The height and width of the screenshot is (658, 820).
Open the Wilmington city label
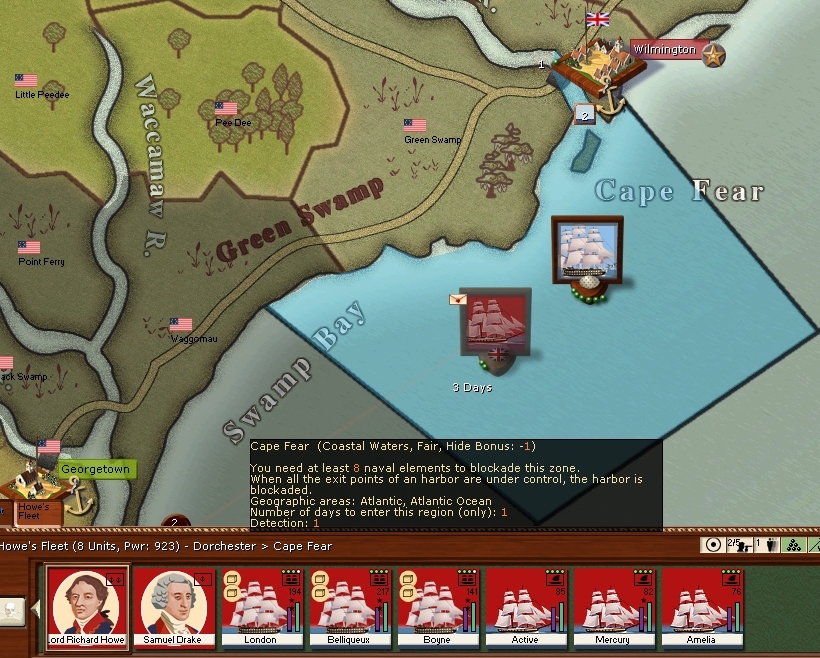pyautogui.click(x=664, y=49)
